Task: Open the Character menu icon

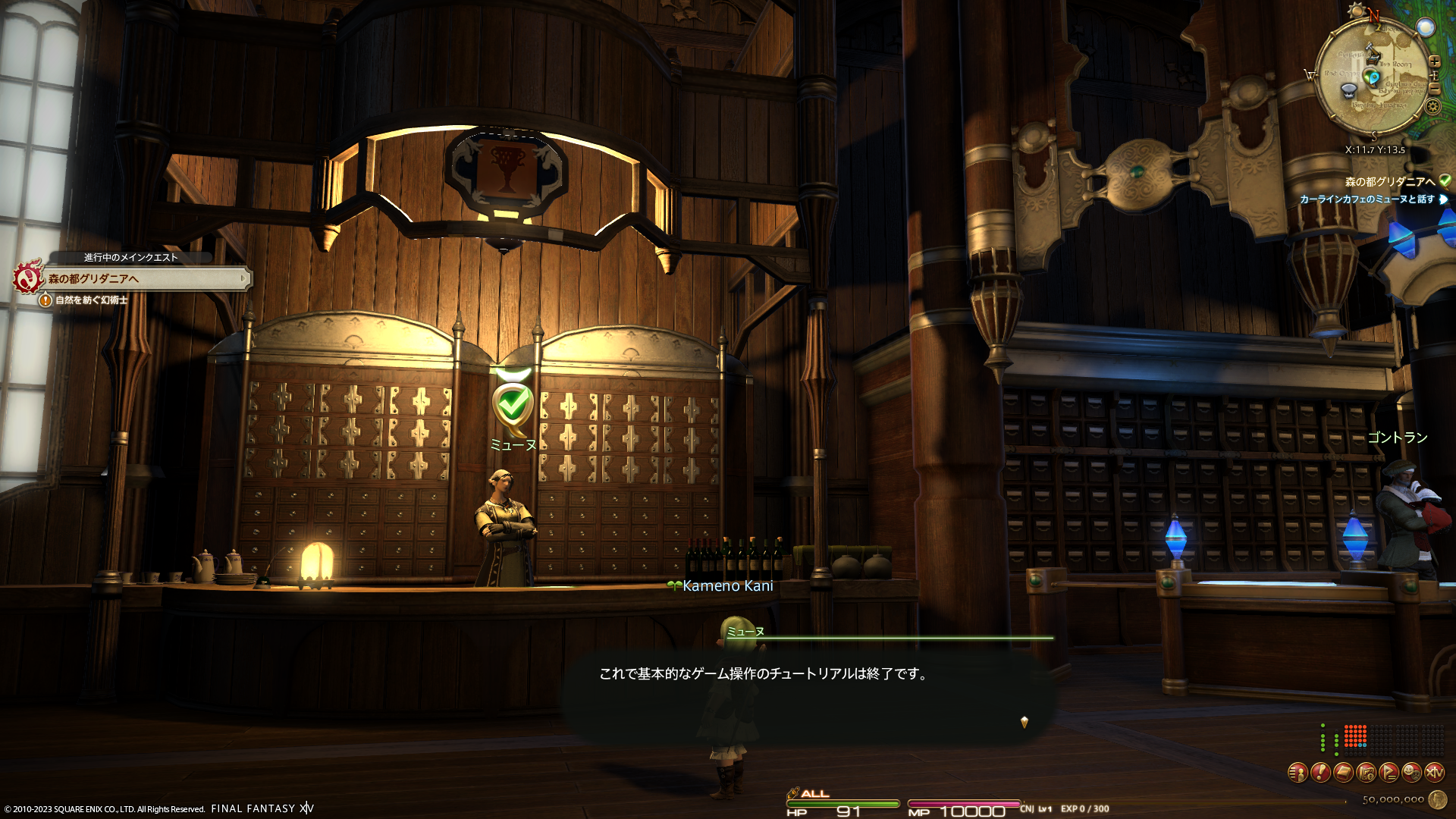Action: pyautogui.click(x=1298, y=773)
